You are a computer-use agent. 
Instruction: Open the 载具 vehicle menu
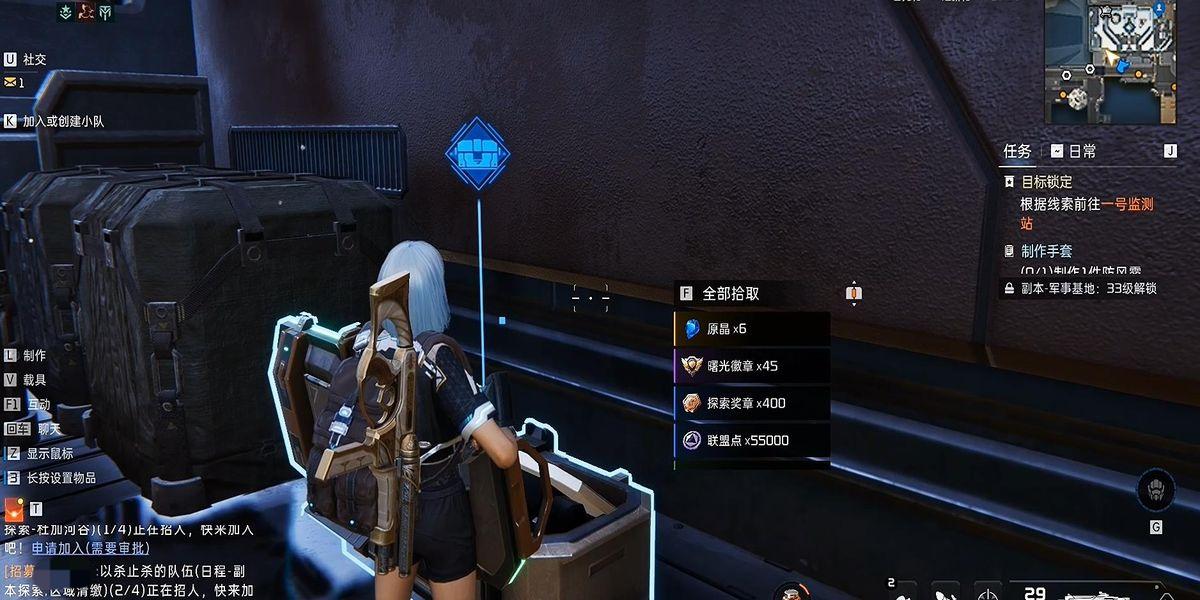34,380
